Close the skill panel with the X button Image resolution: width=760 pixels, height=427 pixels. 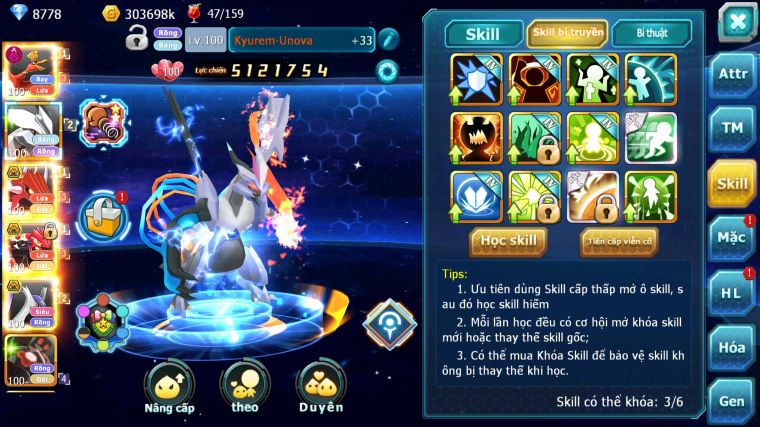[737, 22]
